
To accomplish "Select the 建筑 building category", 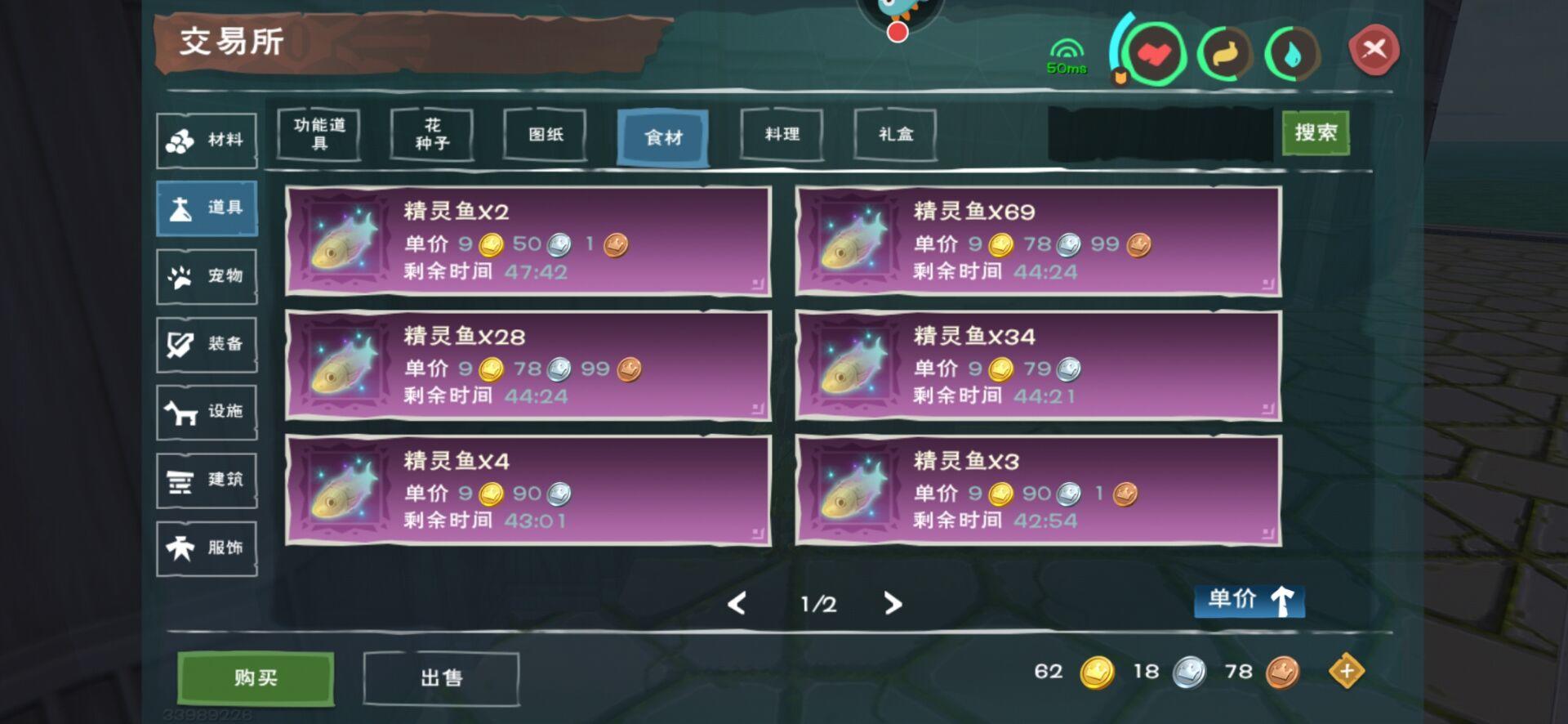I will (x=207, y=480).
